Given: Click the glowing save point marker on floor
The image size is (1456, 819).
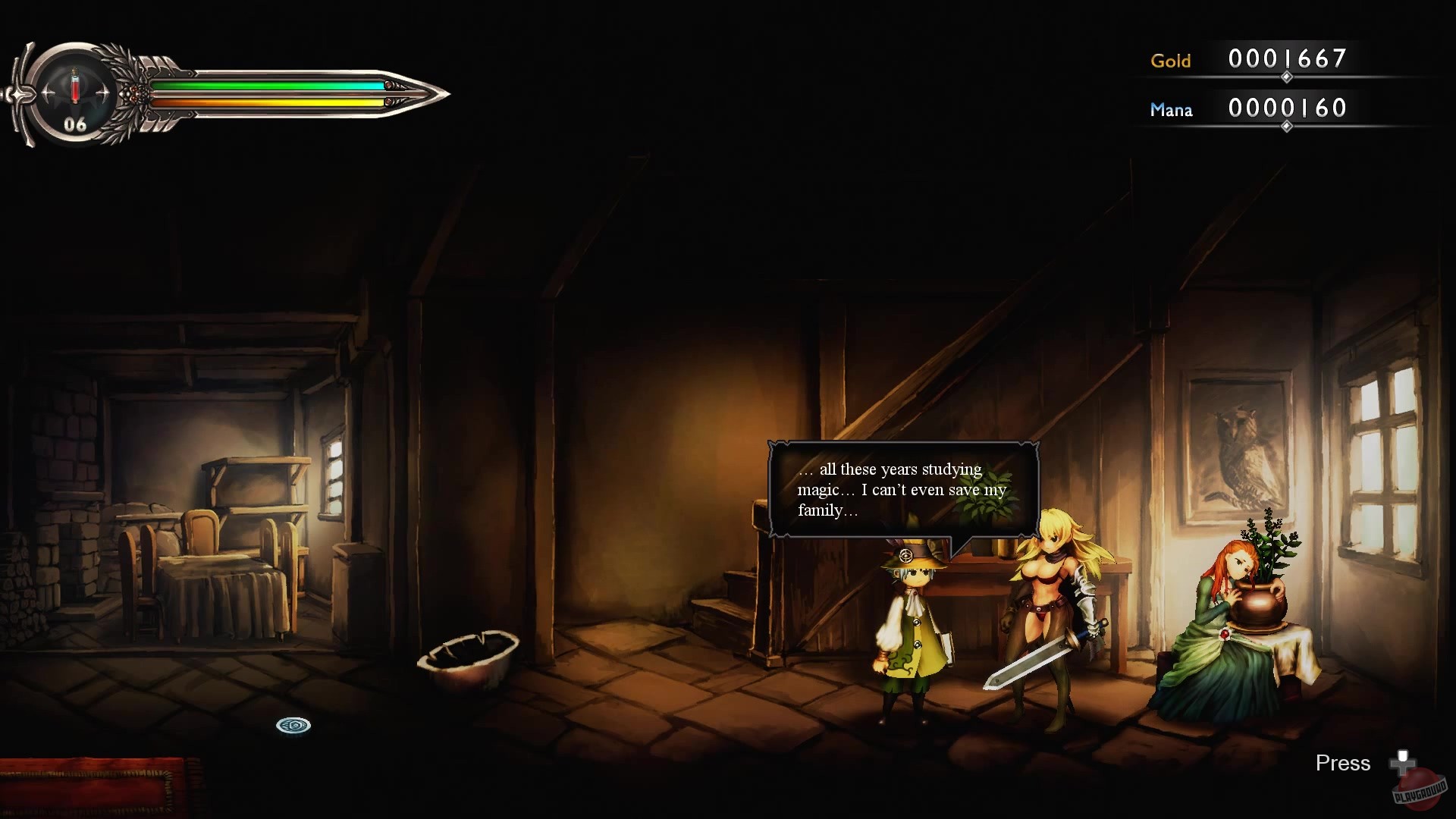Looking at the screenshot, I should [294, 726].
